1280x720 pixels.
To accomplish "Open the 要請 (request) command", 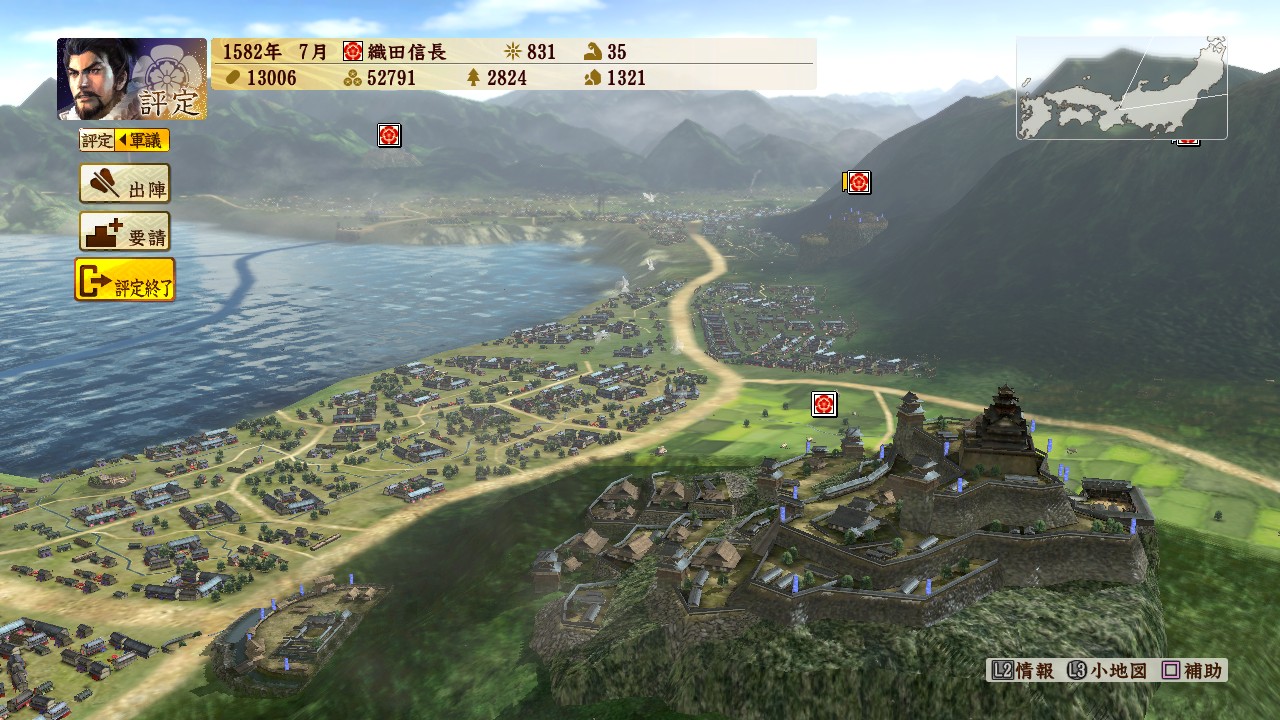I will click(125, 232).
